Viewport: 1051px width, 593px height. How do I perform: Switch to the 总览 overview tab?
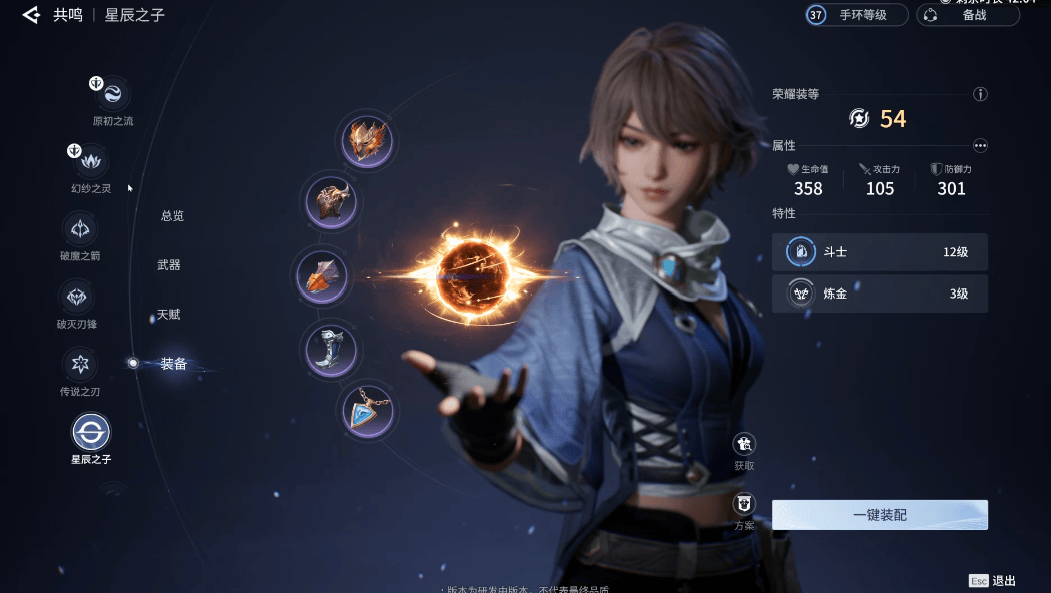point(172,216)
